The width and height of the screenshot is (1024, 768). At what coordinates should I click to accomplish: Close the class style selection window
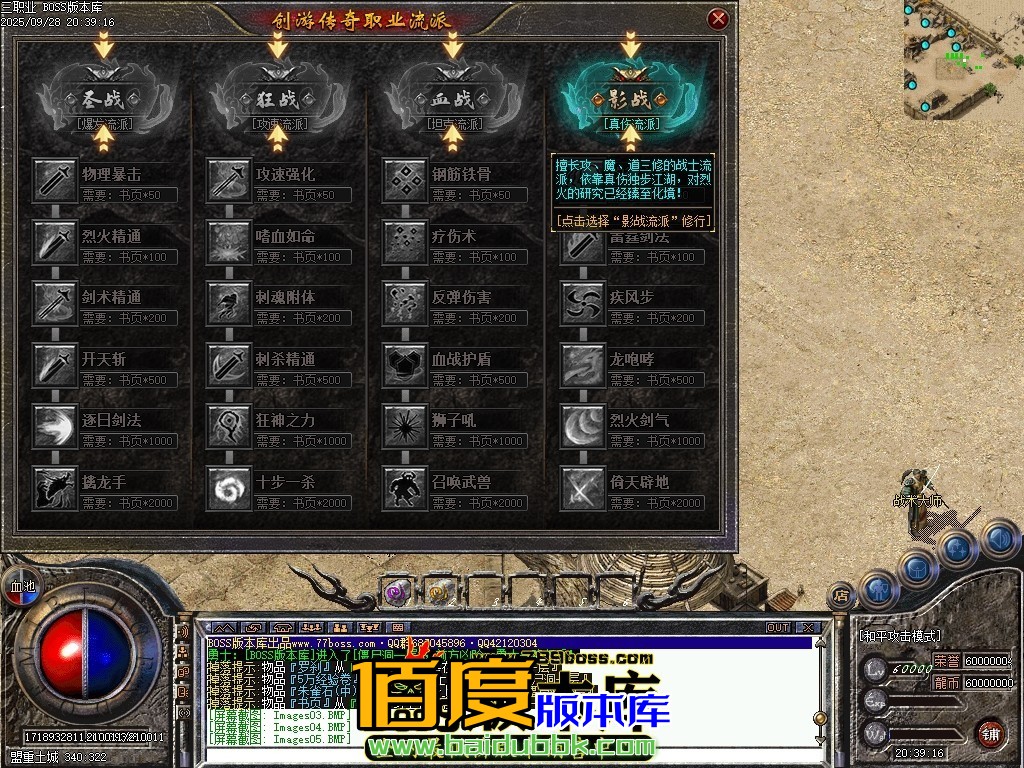click(x=717, y=19)
